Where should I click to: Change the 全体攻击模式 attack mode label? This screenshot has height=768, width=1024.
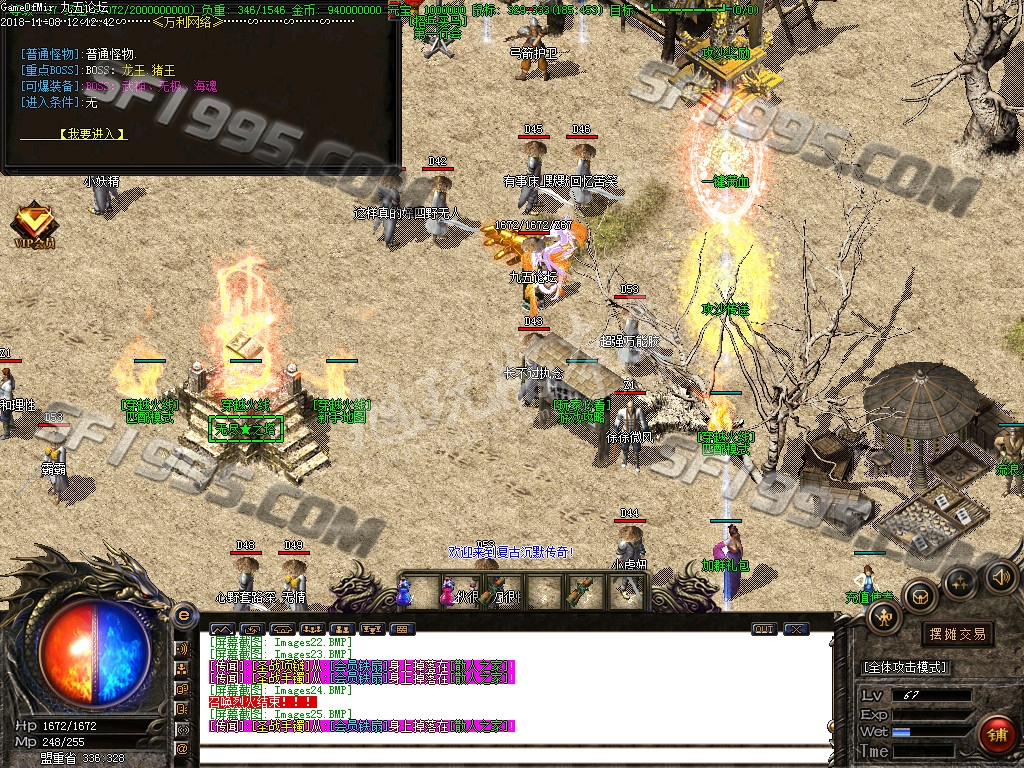[x=905, y=667]
